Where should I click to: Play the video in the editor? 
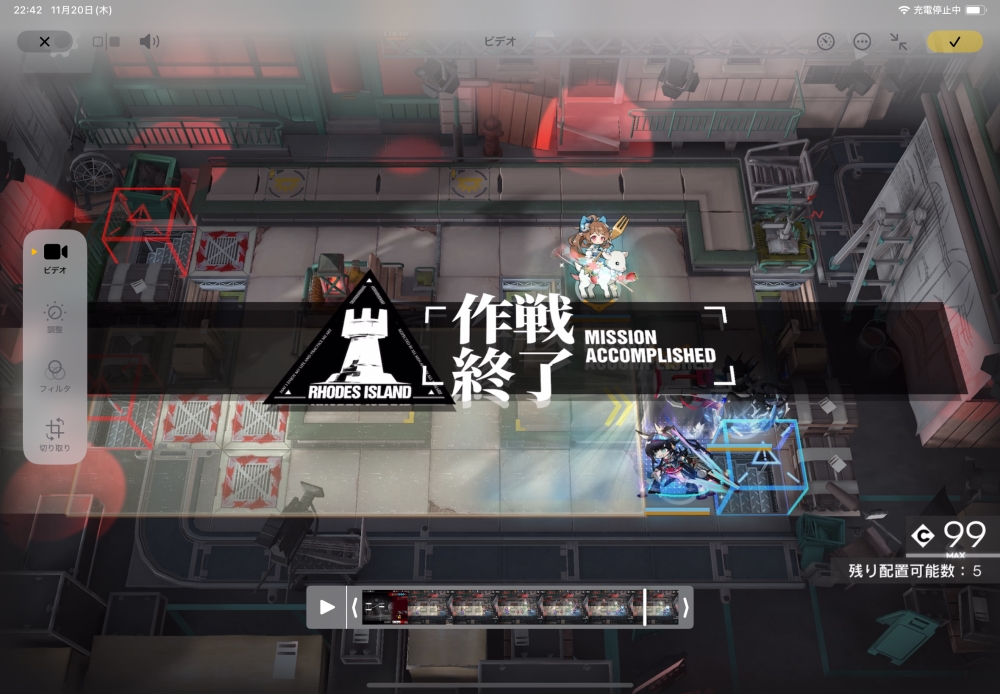coord(326,607)
